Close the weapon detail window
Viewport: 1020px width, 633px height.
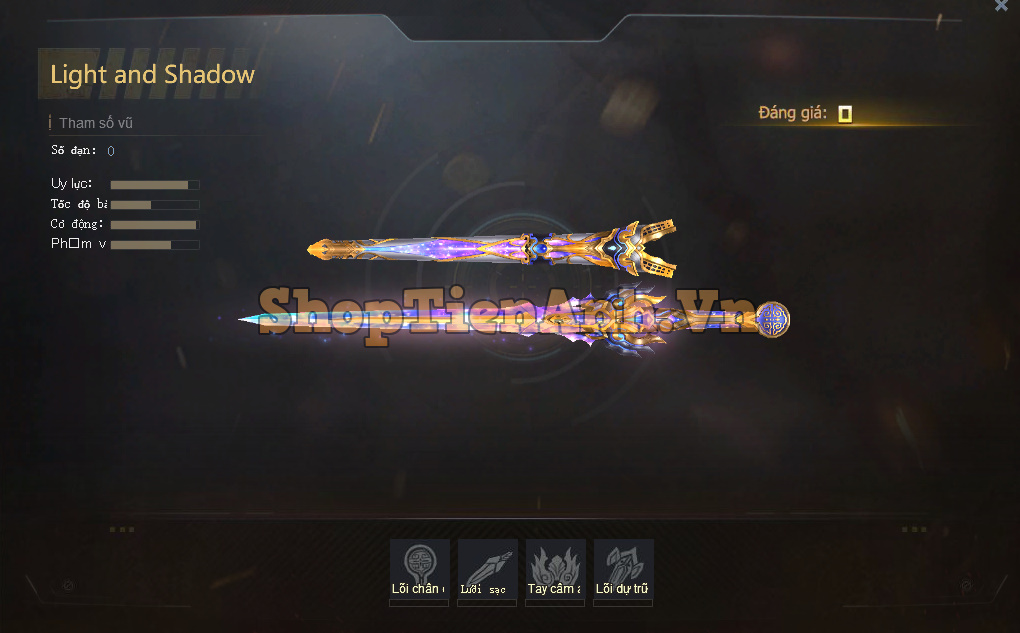tap(1001, 6)
